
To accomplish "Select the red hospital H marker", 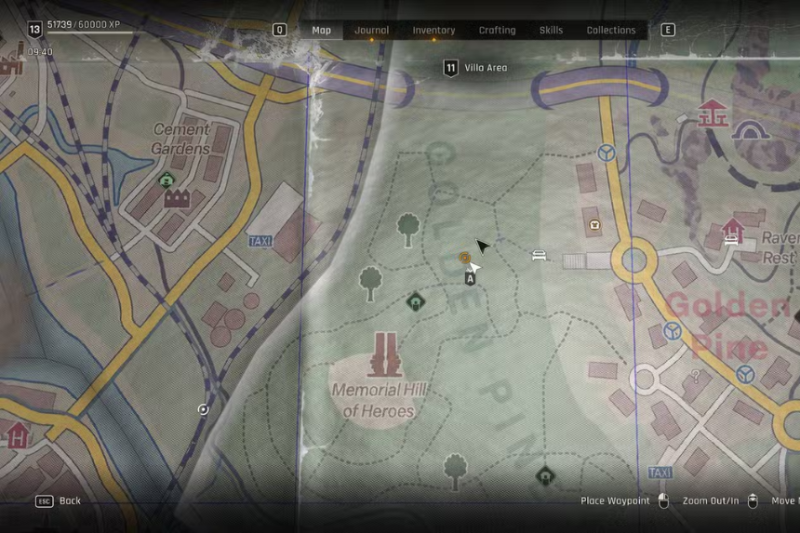I will click(17, 436).
